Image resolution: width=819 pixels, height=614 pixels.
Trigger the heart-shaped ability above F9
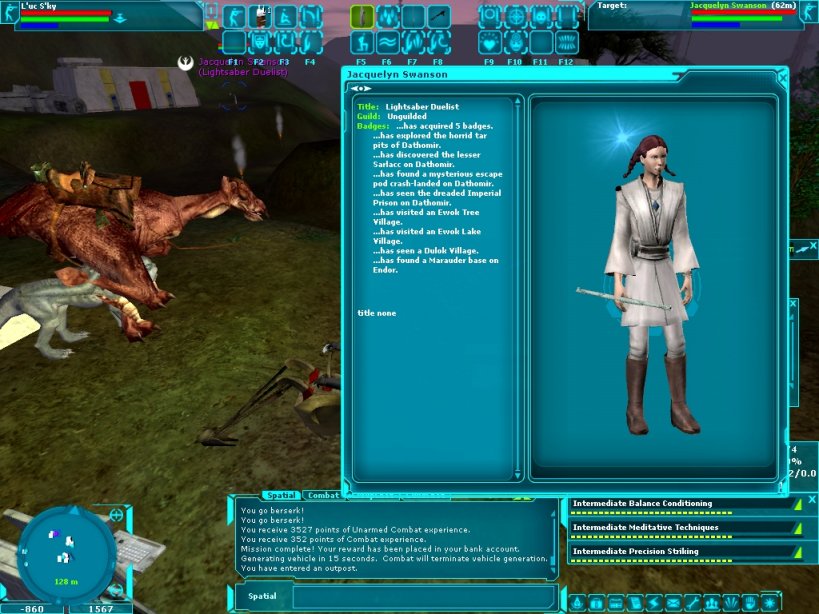[x=490, y=42]
